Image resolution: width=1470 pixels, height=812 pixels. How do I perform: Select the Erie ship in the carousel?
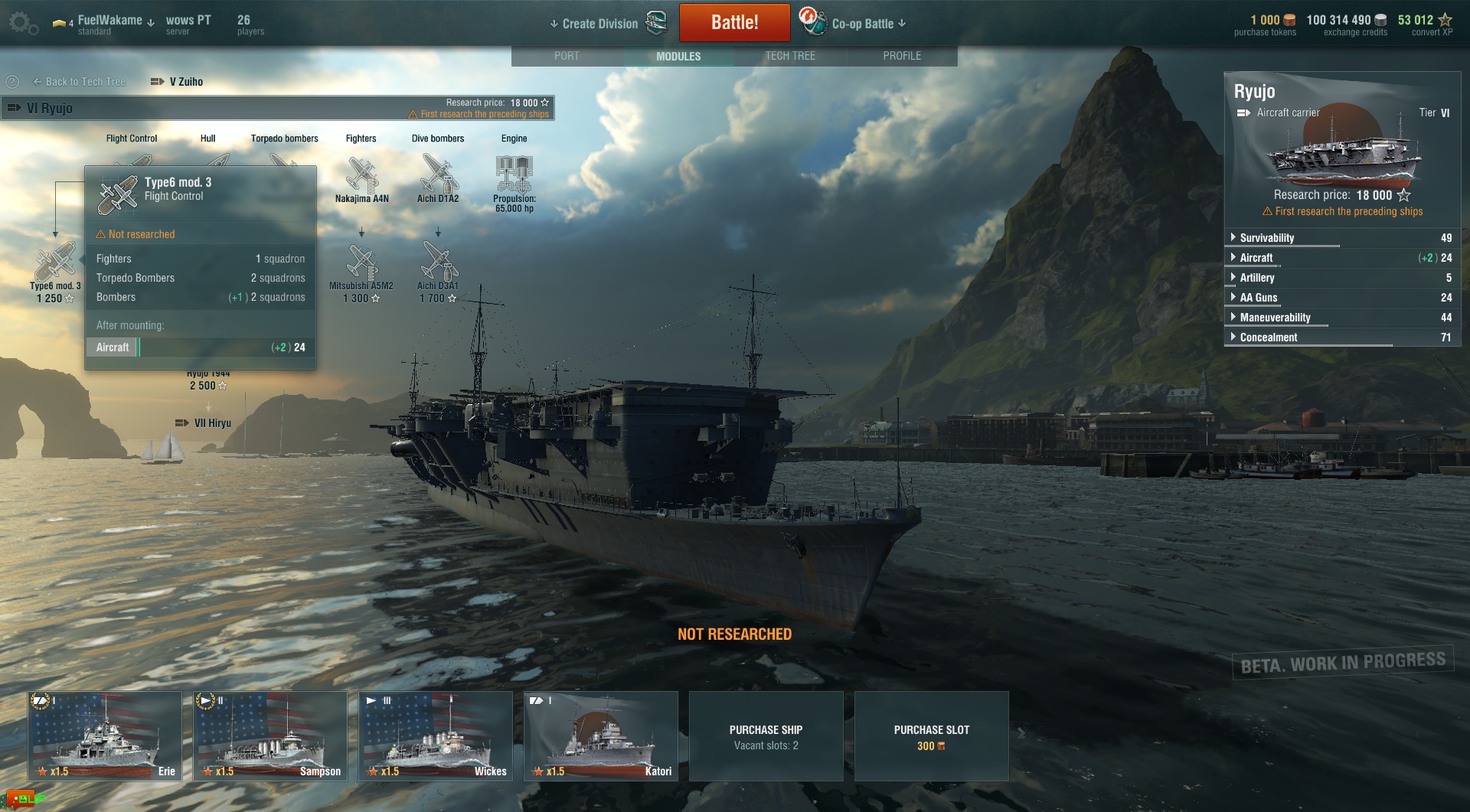105,735
